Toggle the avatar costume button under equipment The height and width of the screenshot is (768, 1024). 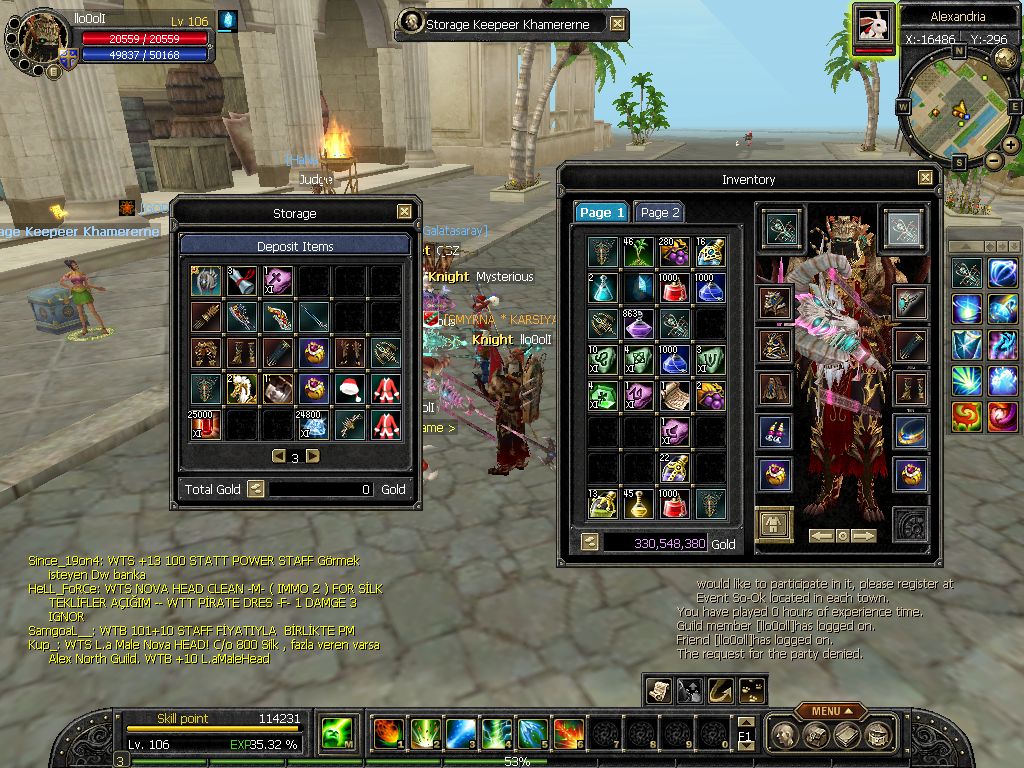tap(774, 524)
